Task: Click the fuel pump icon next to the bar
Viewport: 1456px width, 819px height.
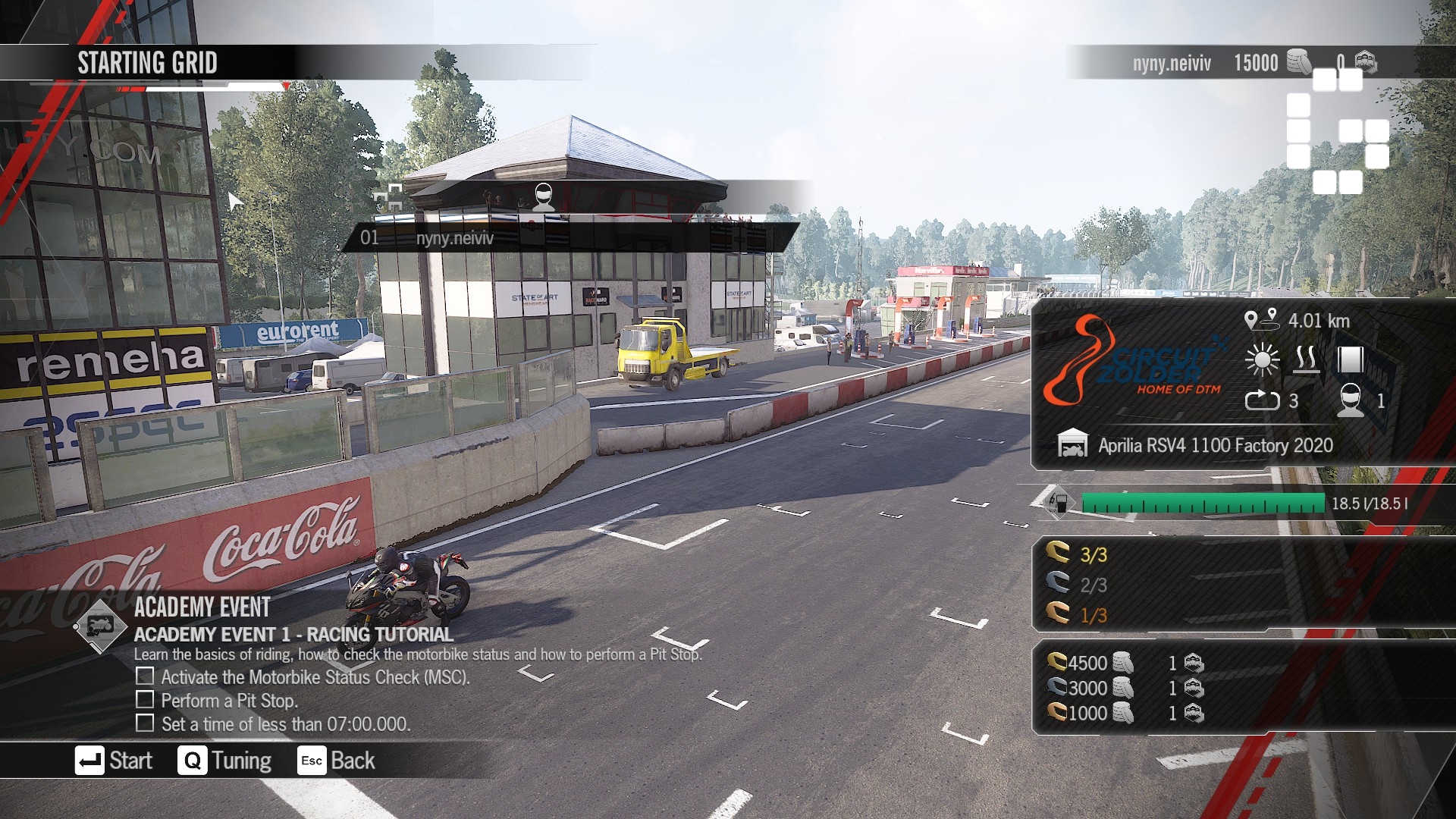Action: [x=1060, y=503]
